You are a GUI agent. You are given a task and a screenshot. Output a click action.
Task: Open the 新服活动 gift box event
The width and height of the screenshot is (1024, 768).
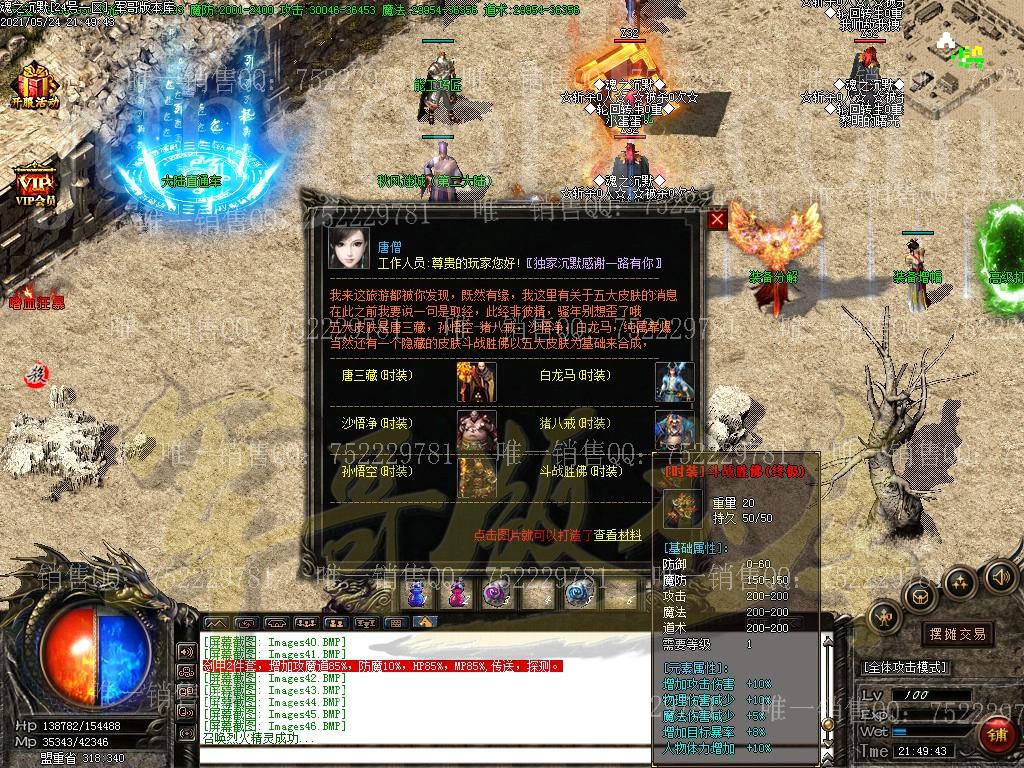[35, 84]
